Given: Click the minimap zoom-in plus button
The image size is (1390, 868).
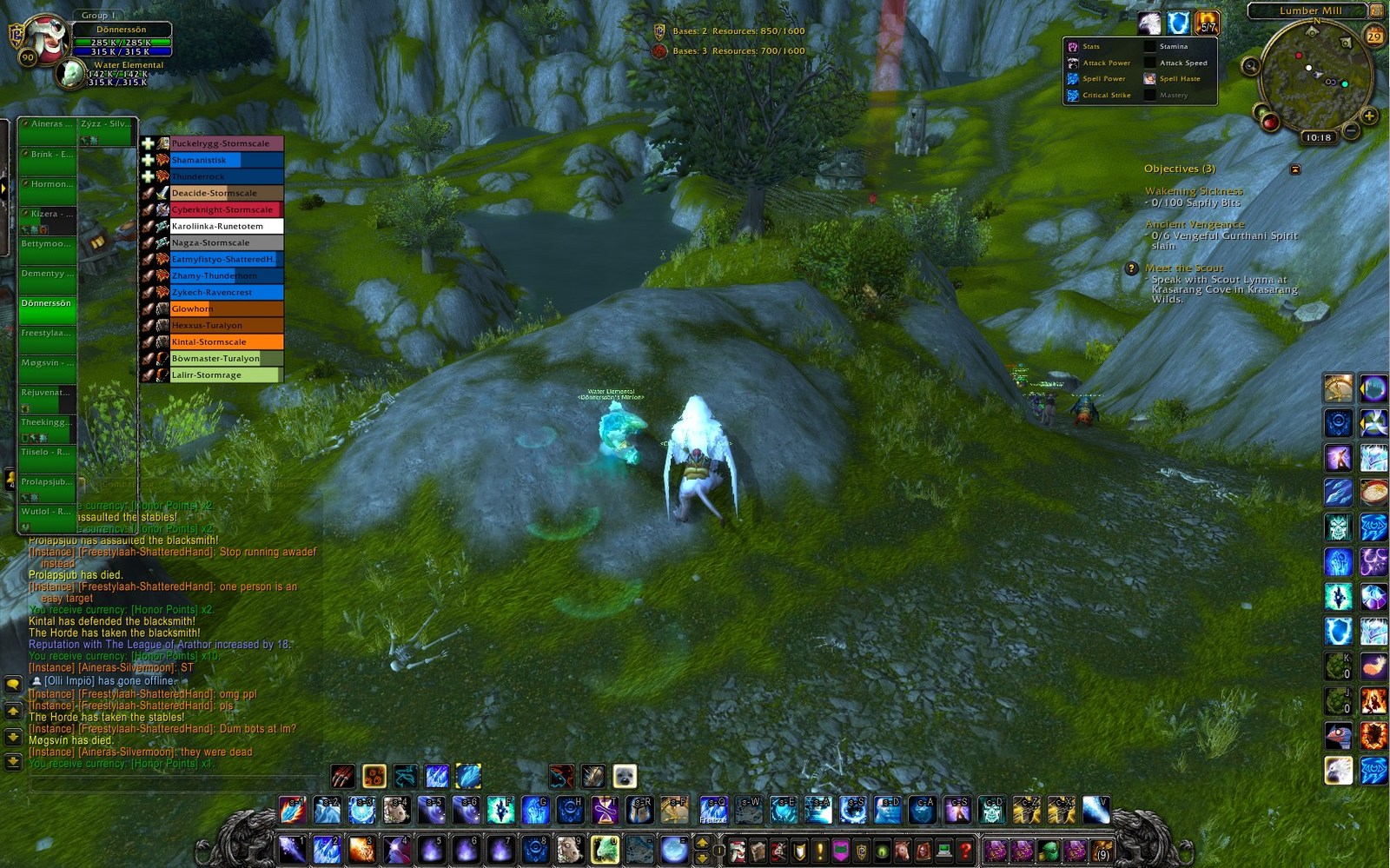Looking at the screenshot, I should coord(1369,116).
